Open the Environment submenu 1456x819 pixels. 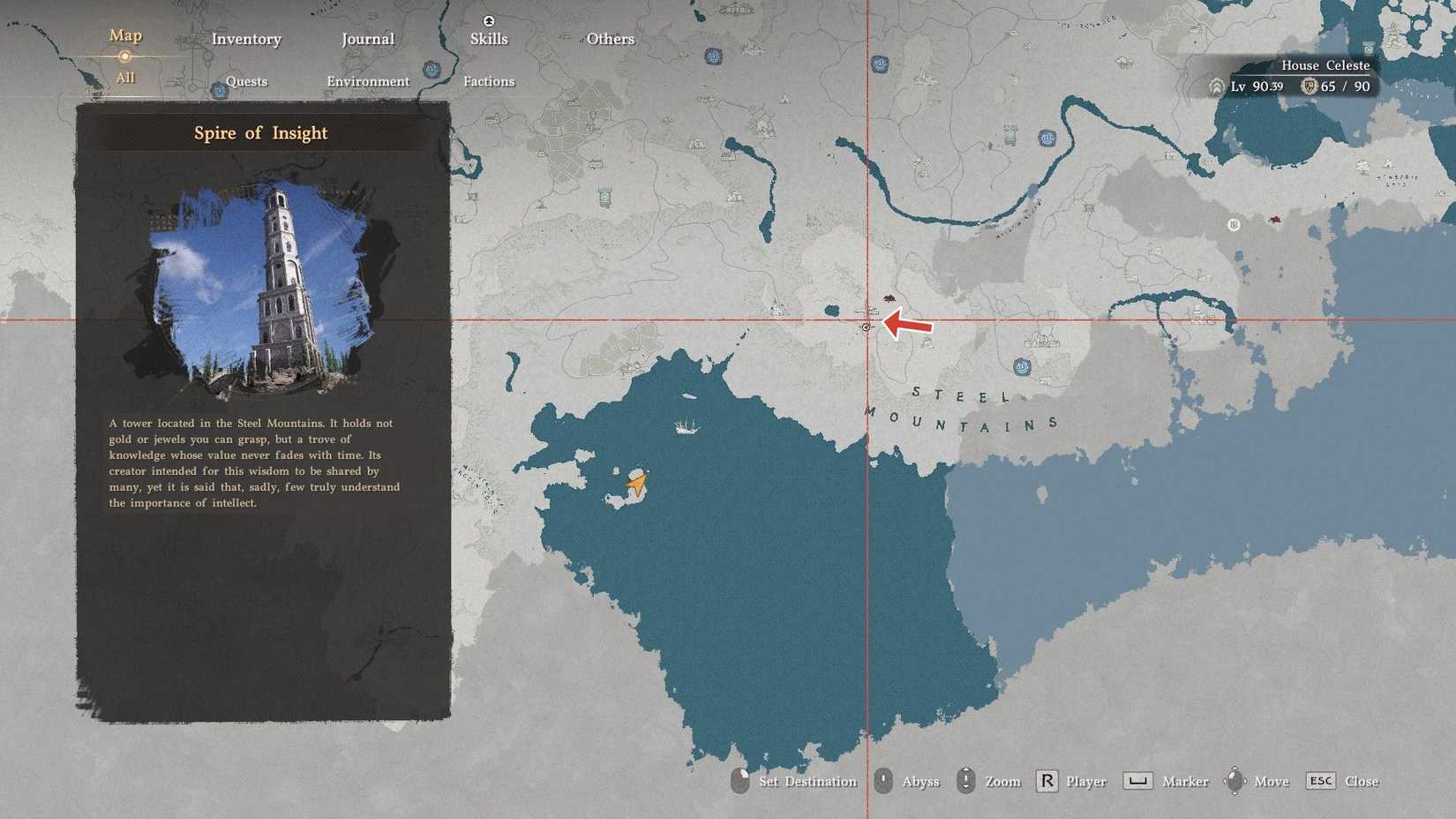367,81
